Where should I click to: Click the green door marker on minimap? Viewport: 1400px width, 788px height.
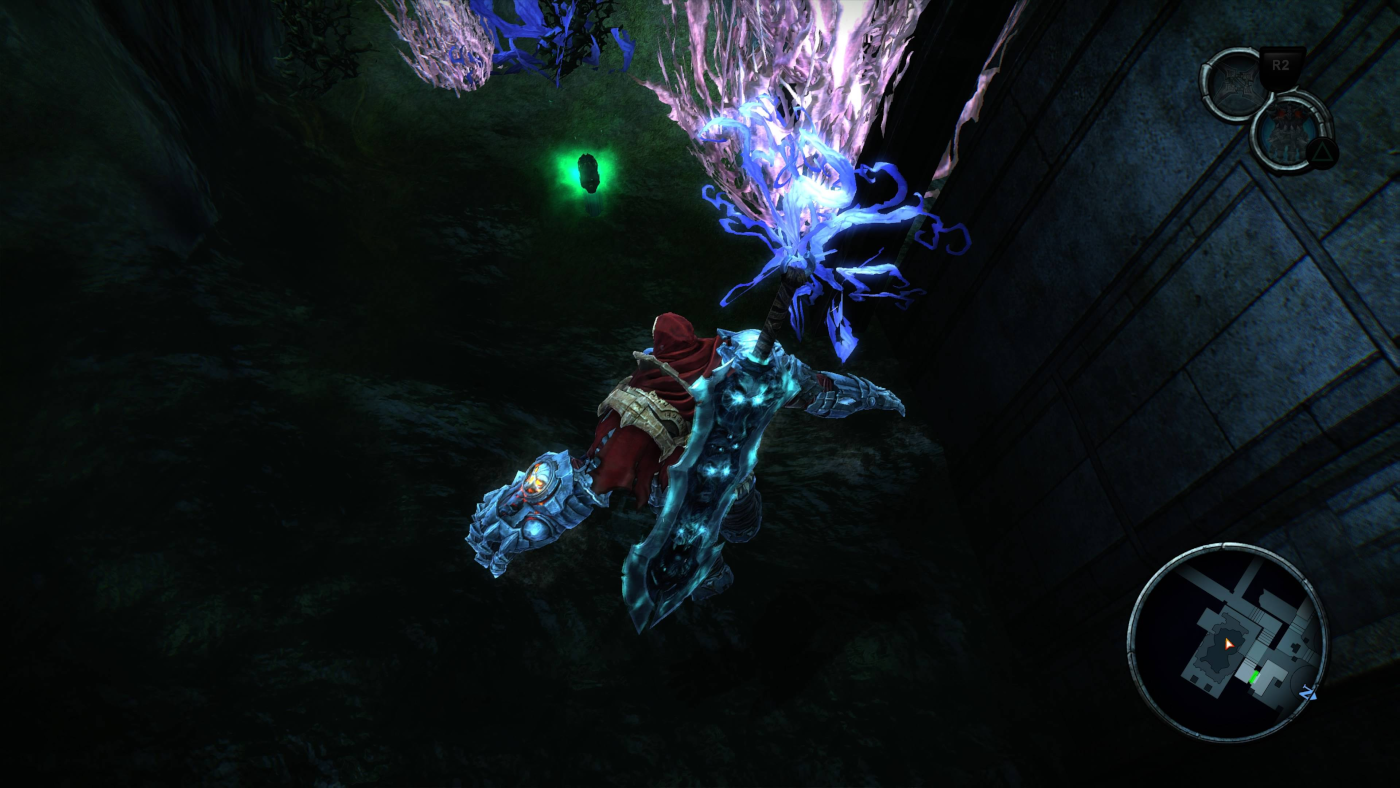click(1253, 677)
